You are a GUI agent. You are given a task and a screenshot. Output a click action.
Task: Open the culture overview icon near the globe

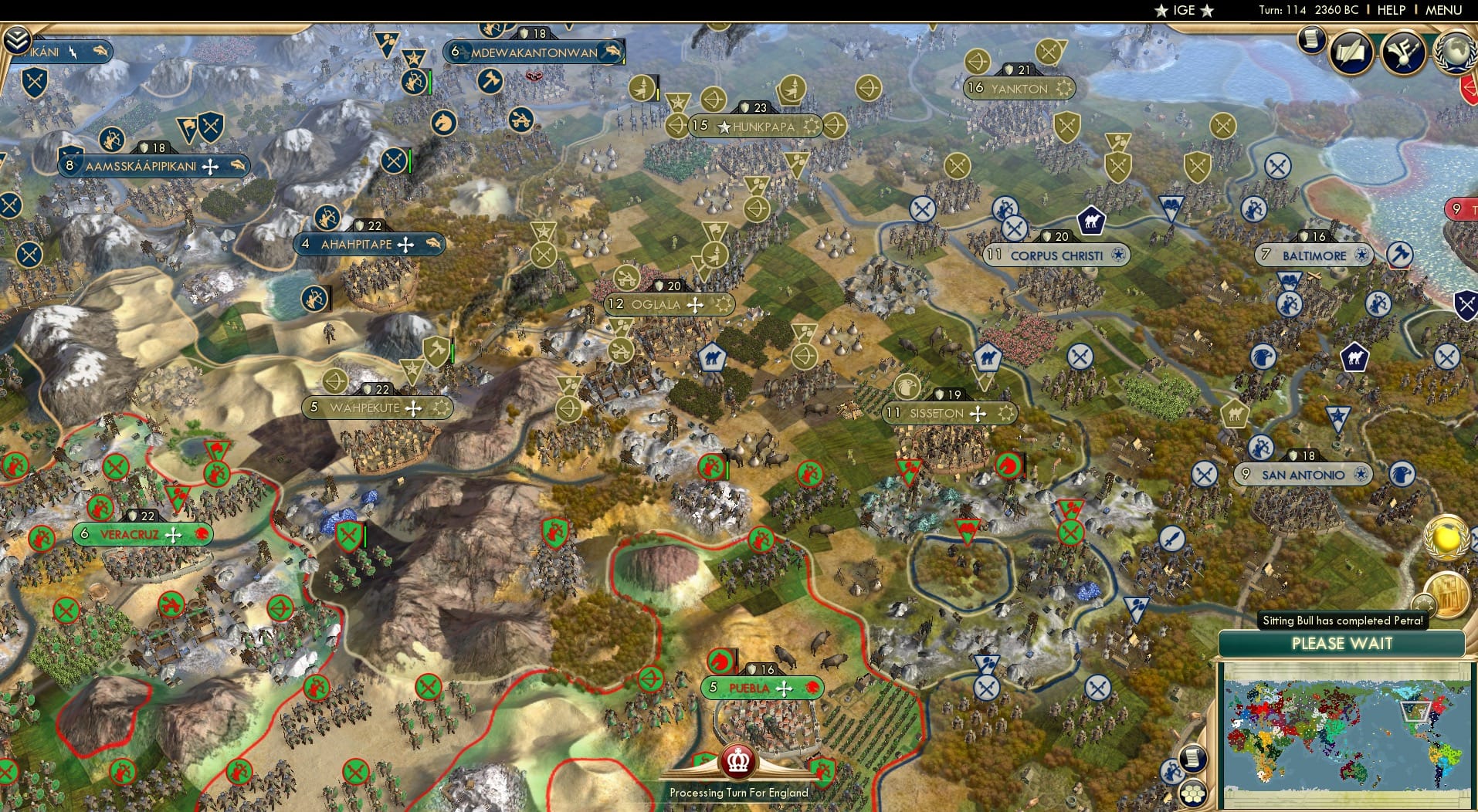click(1403, 52)
